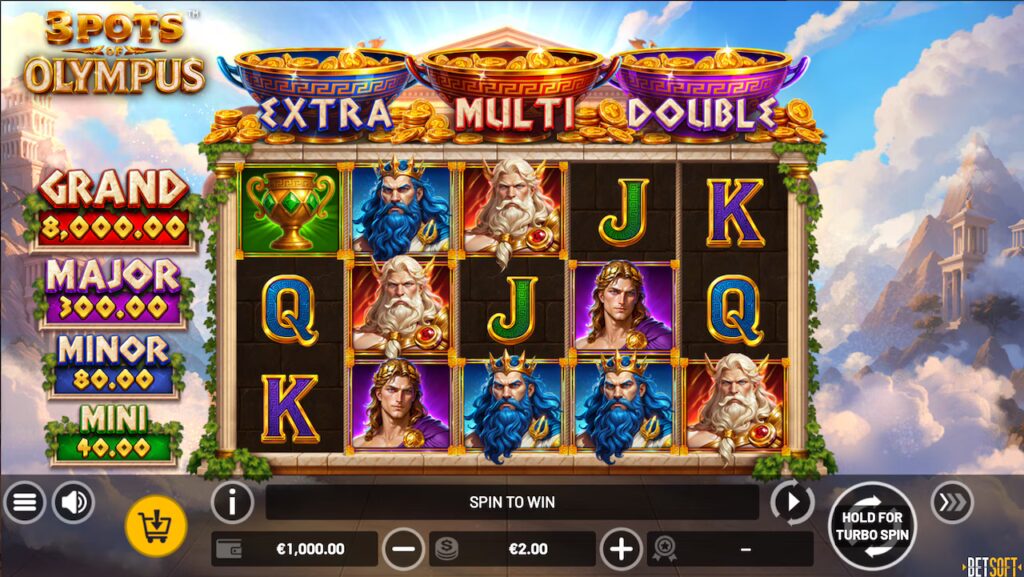
Task: Toggle the sound speaker button
Action: click(73, 502)
